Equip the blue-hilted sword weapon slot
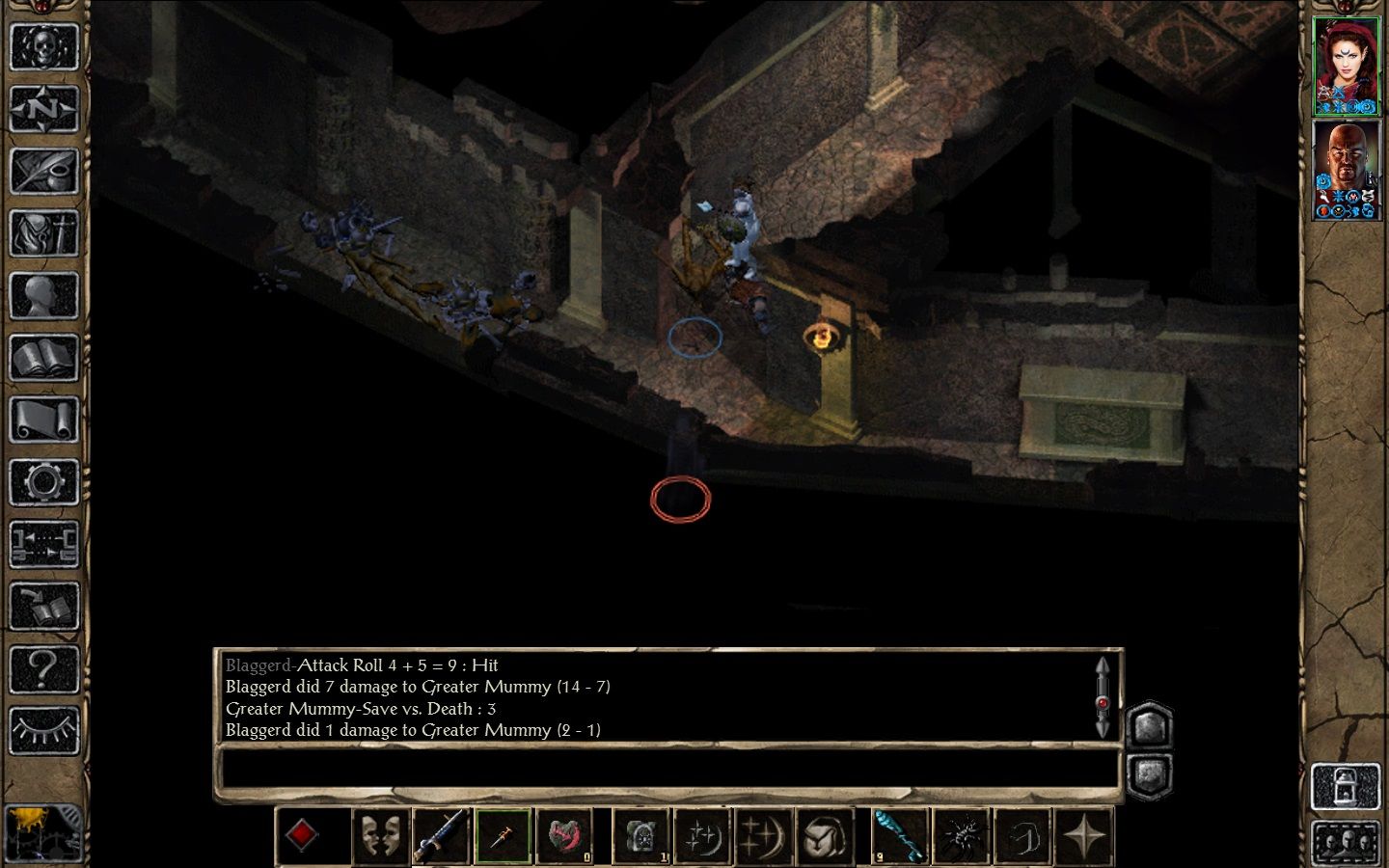Screen dimensions: 1389x868 click(441, 835)
